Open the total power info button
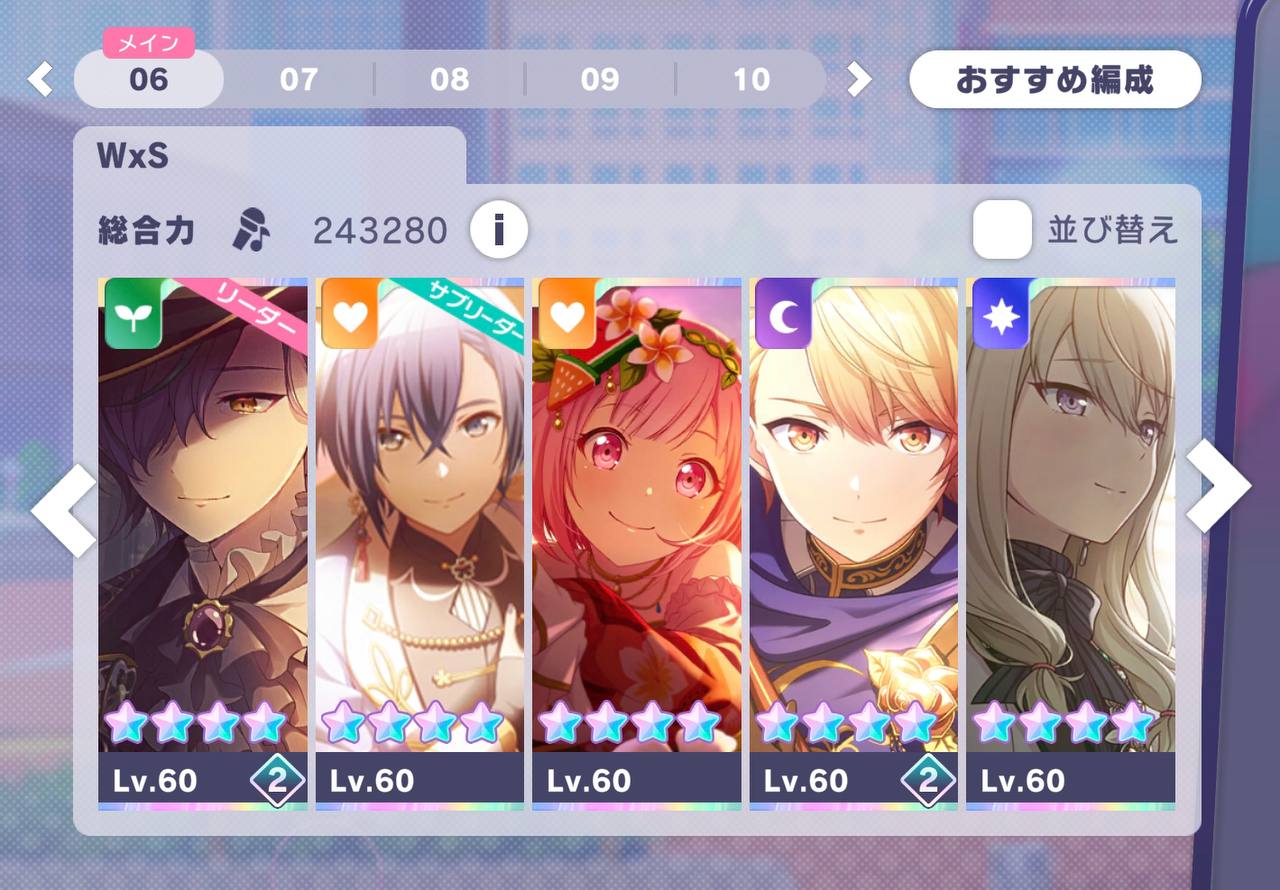This screenshot has width=1280, height=890. tap(499, 231)
